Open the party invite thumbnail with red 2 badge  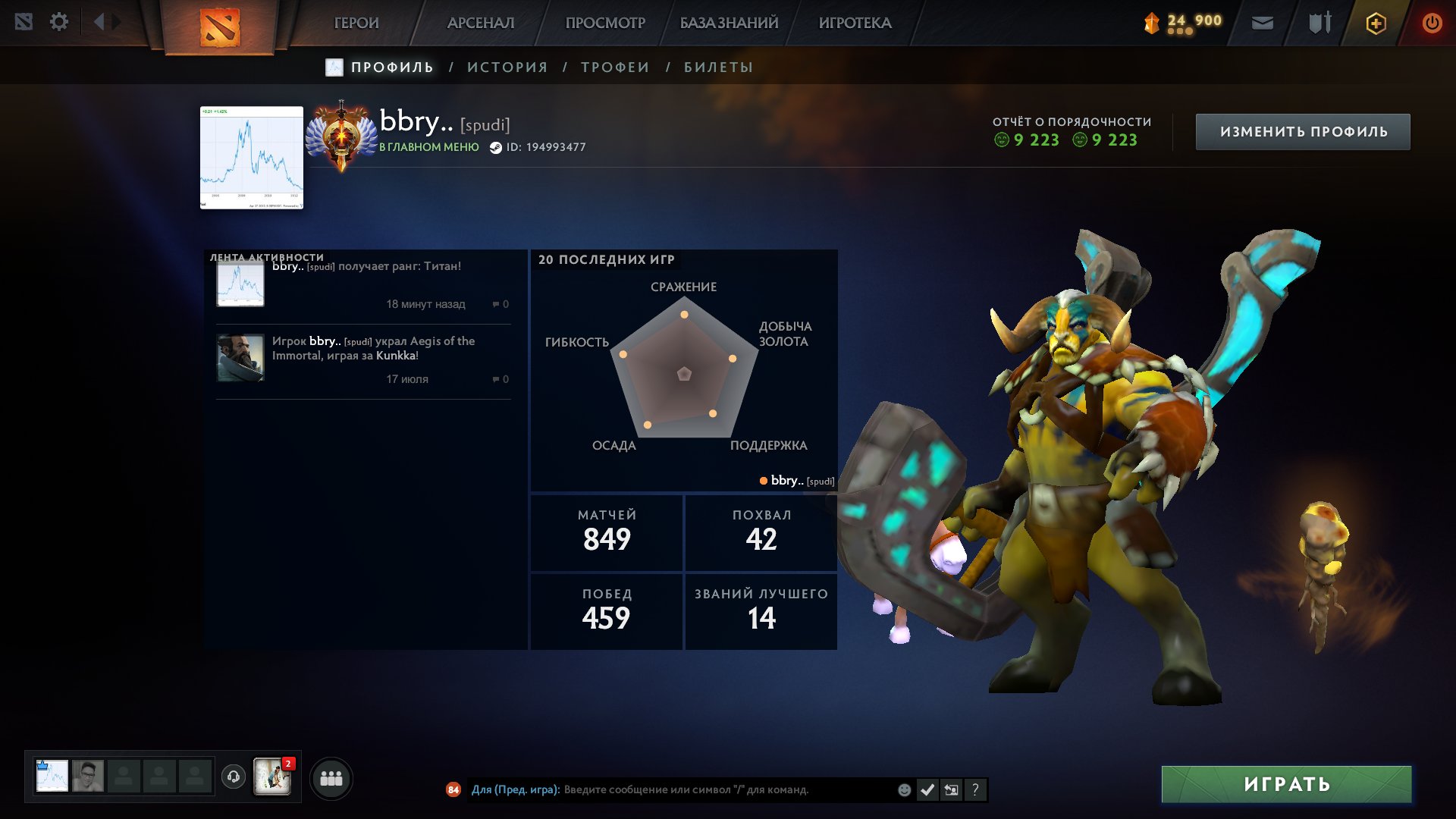click(274, 777)
